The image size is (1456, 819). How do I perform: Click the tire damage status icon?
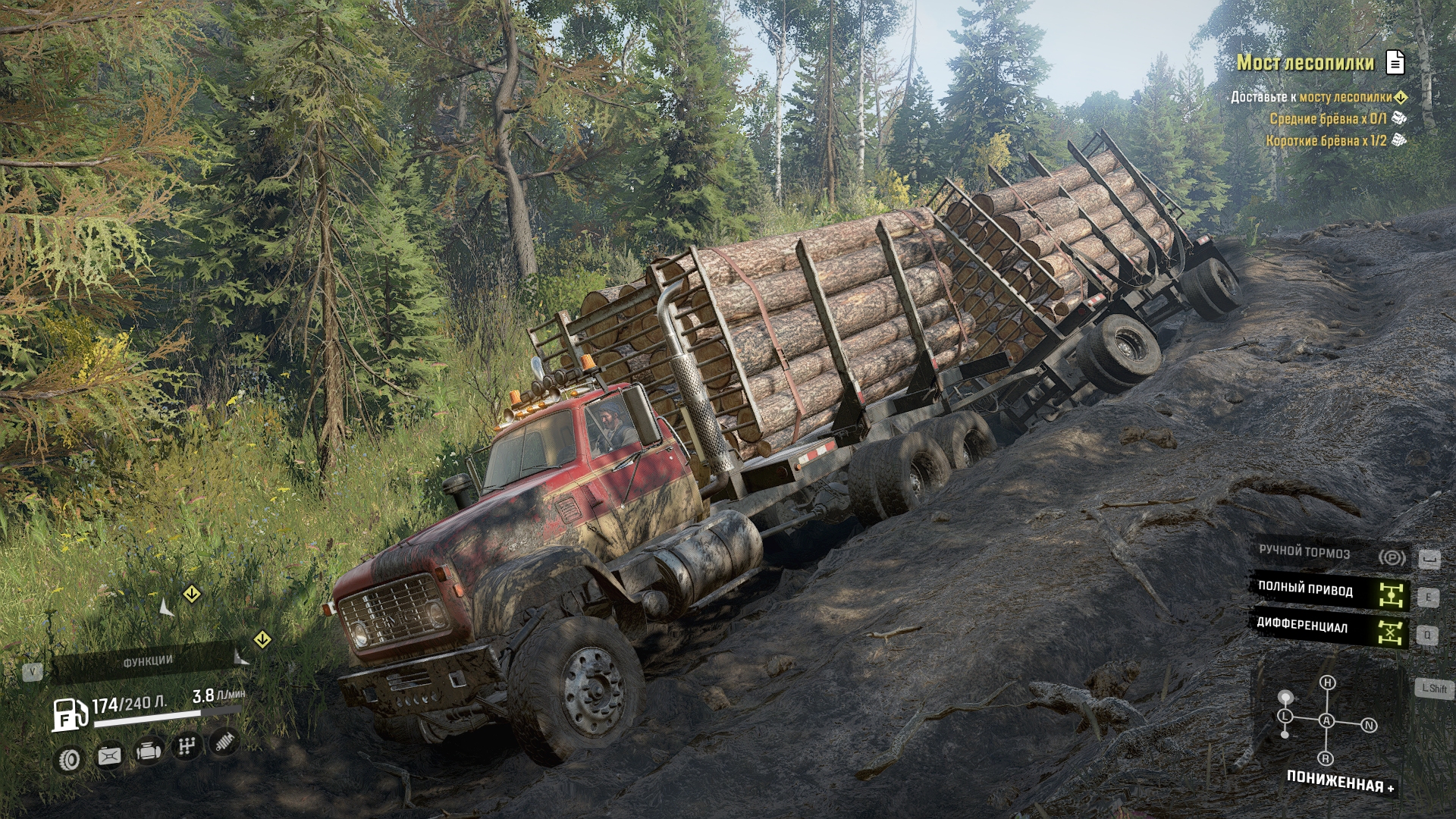tap(71, 758)
